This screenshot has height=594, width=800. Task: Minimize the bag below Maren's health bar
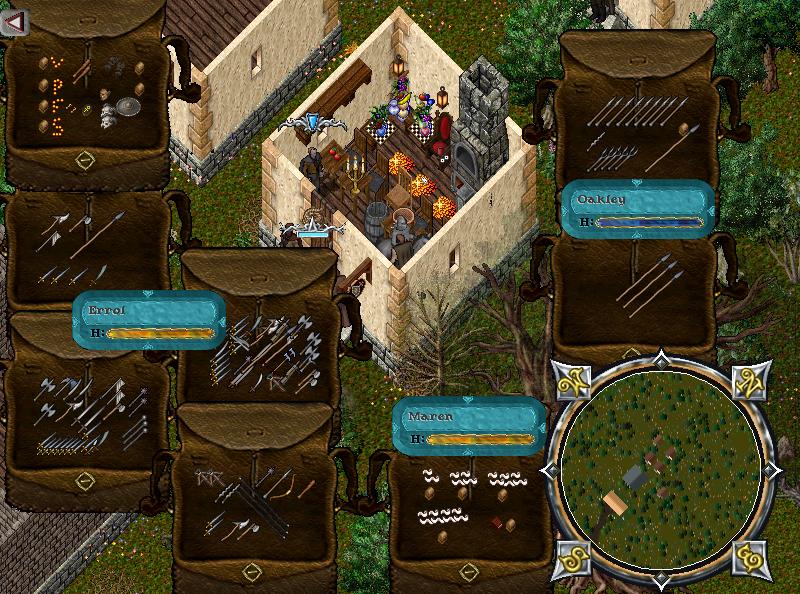click(467, 570)
